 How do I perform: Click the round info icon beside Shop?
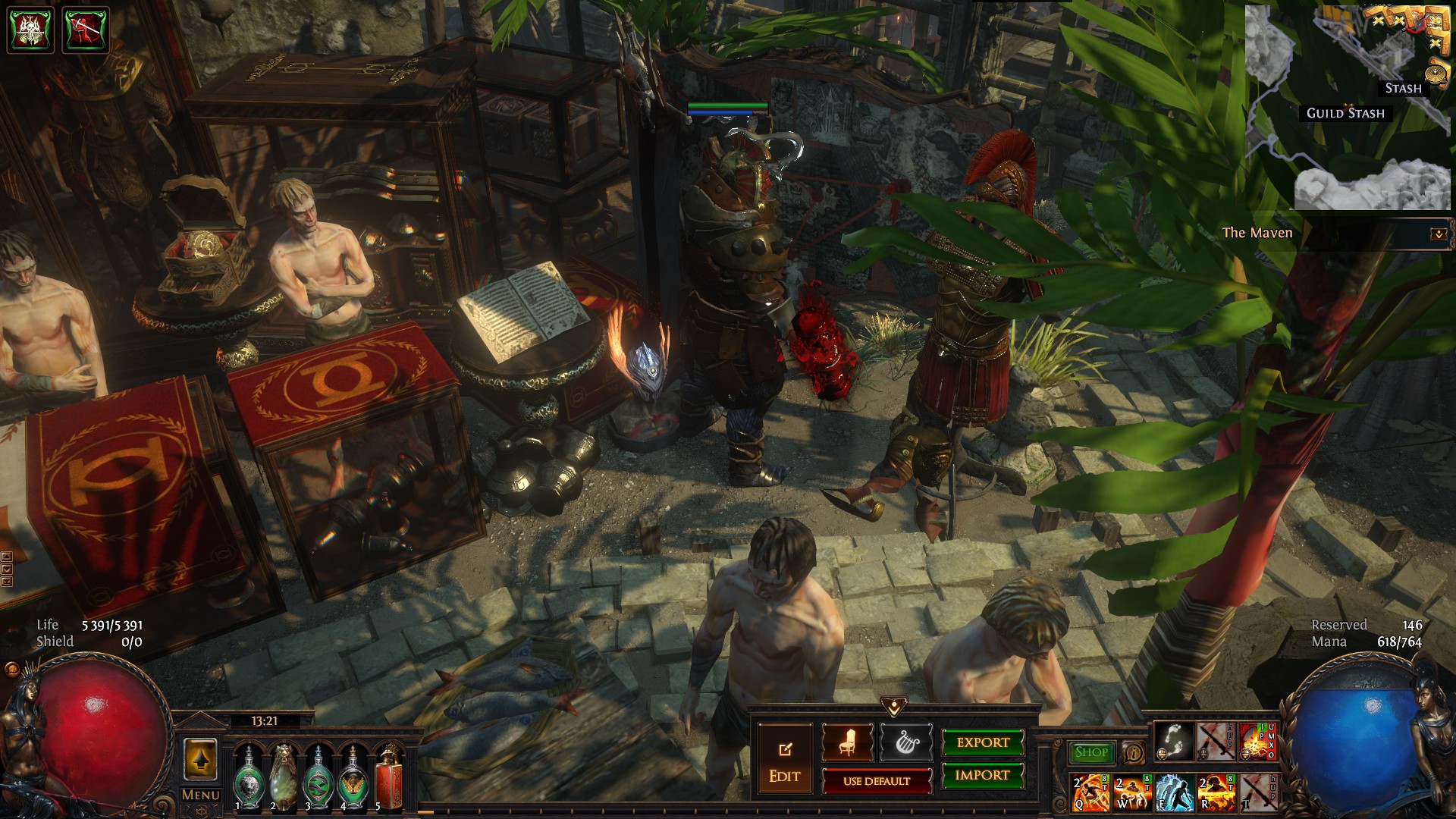tap(1134, 752)
